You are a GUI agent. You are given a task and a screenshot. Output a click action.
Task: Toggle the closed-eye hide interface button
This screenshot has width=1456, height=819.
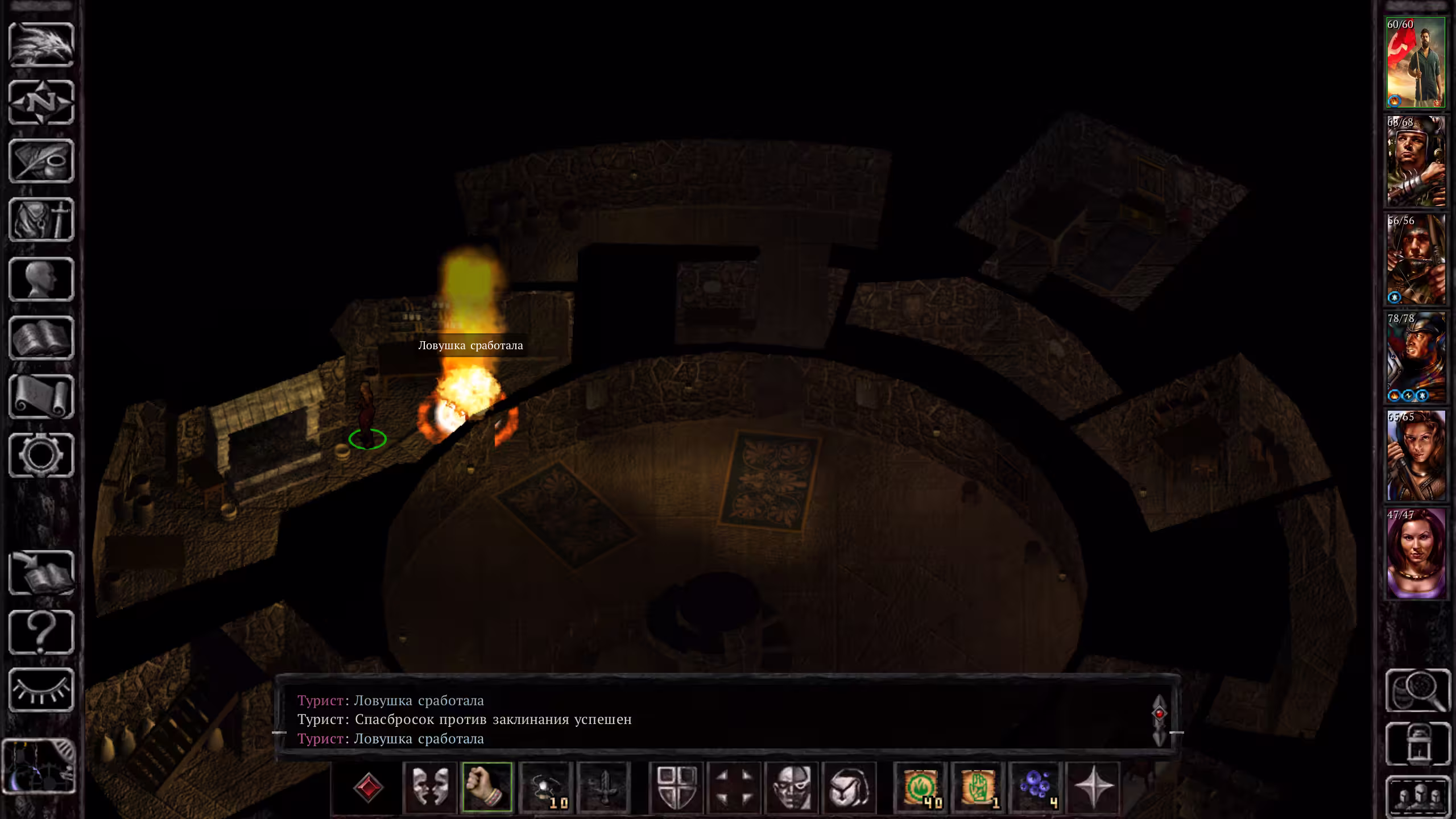(x=42, y=690)
